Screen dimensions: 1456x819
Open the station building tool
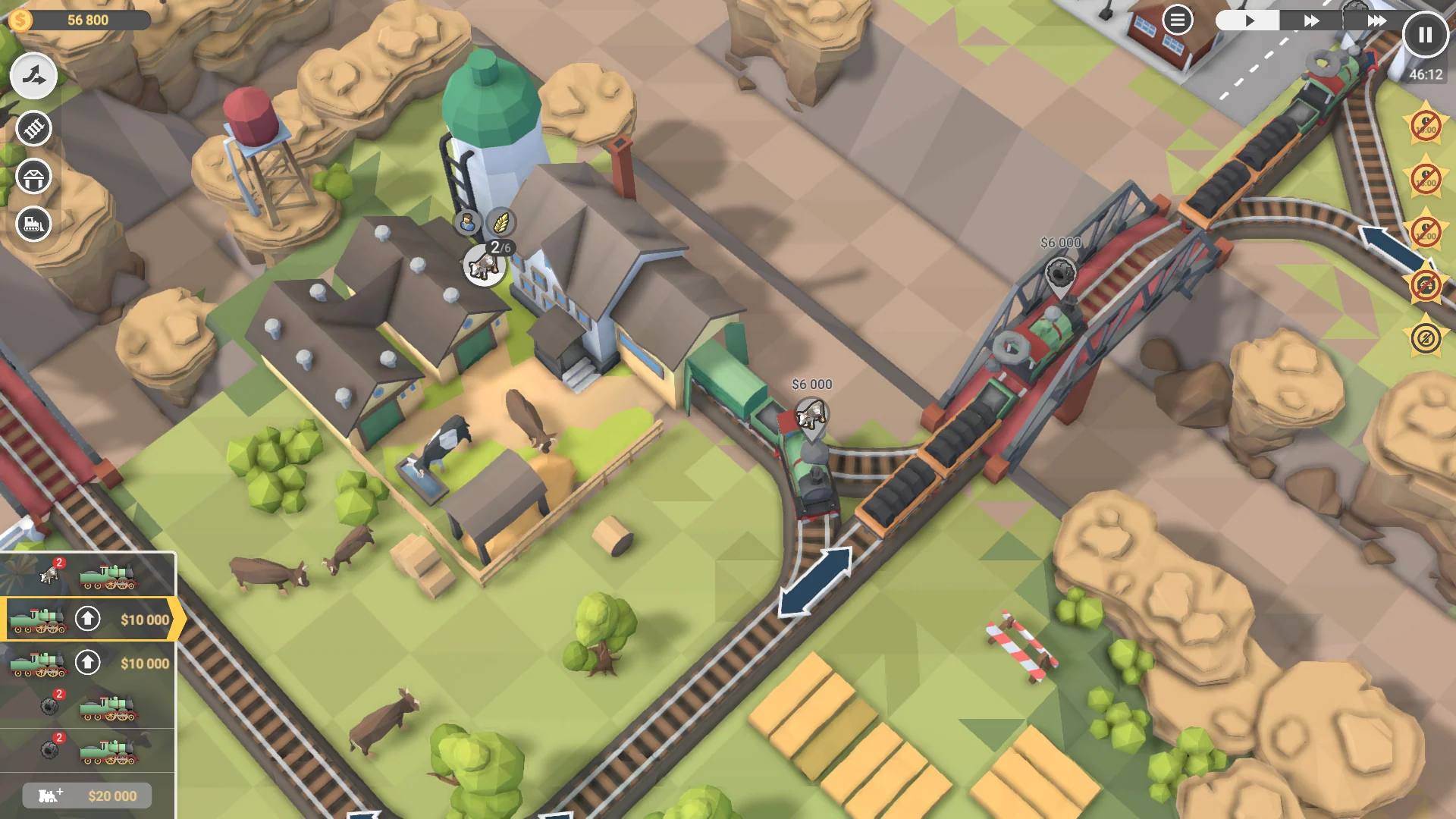[32, 176]
